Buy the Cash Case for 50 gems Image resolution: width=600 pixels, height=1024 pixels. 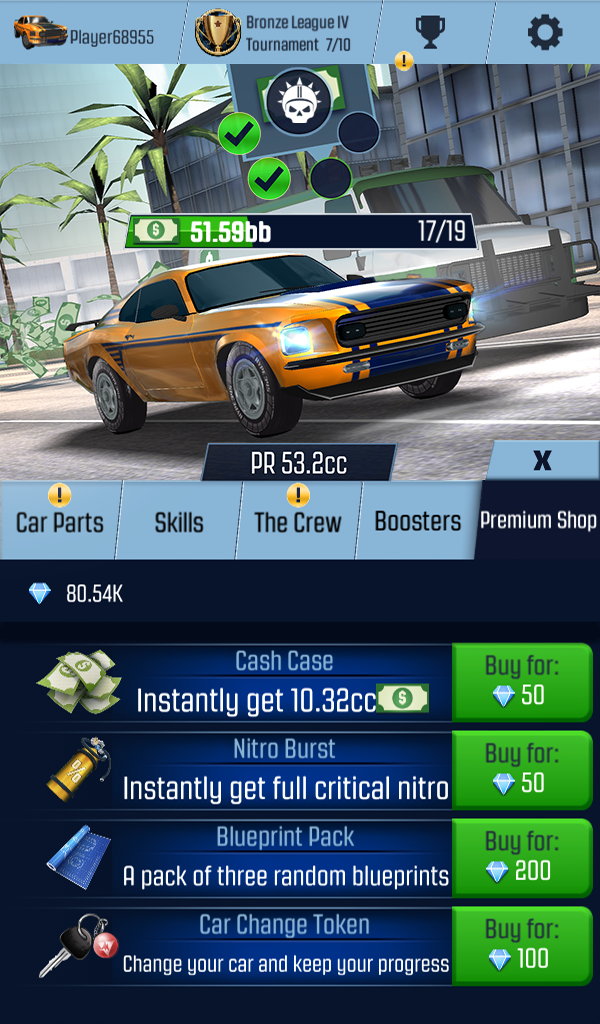pyautogui.click(x=521, y=682)
